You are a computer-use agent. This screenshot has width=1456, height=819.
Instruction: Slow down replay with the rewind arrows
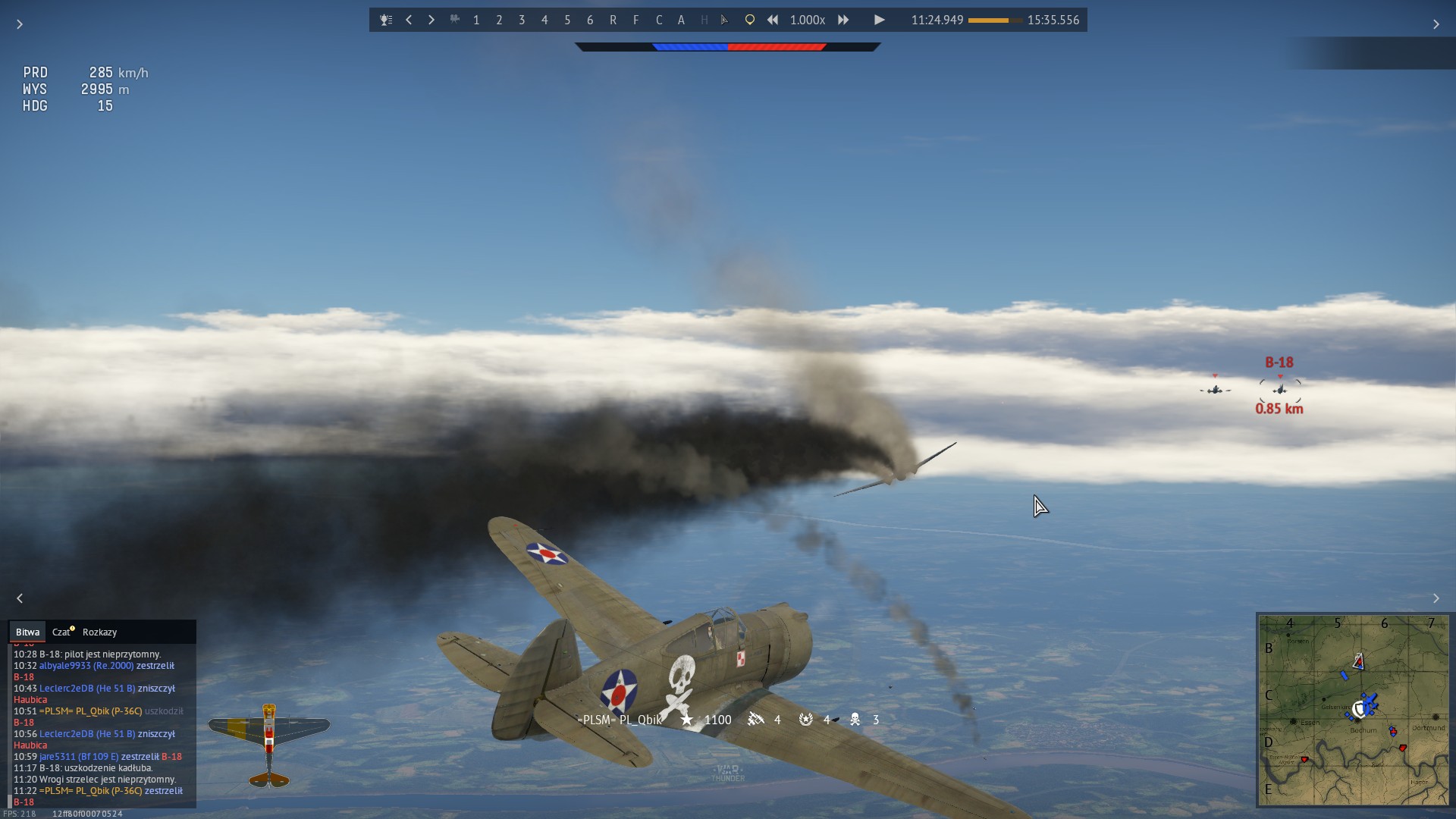tap(772, 20)
